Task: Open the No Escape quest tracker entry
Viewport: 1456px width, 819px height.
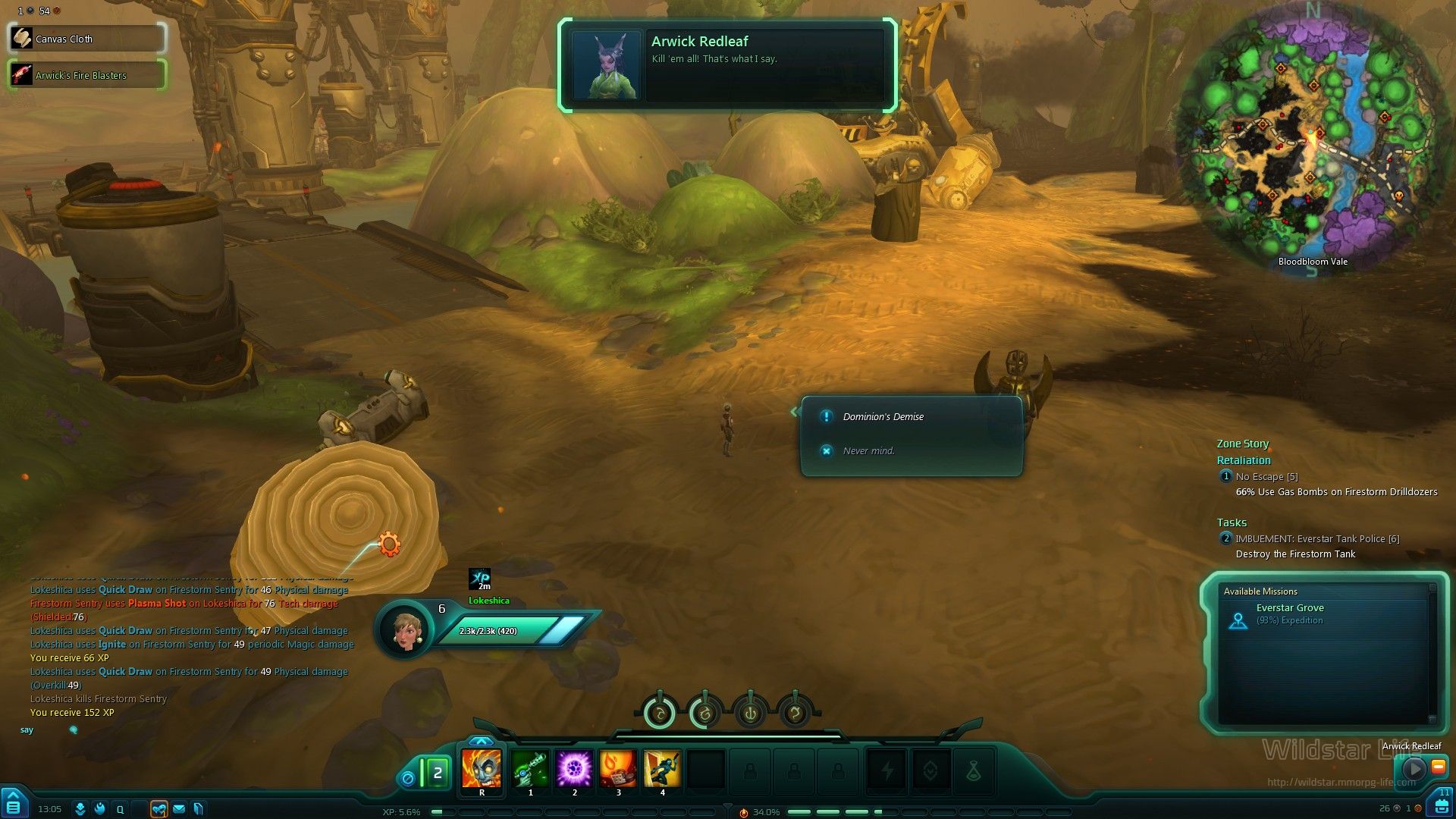Action: click(x=1266, y=476)
